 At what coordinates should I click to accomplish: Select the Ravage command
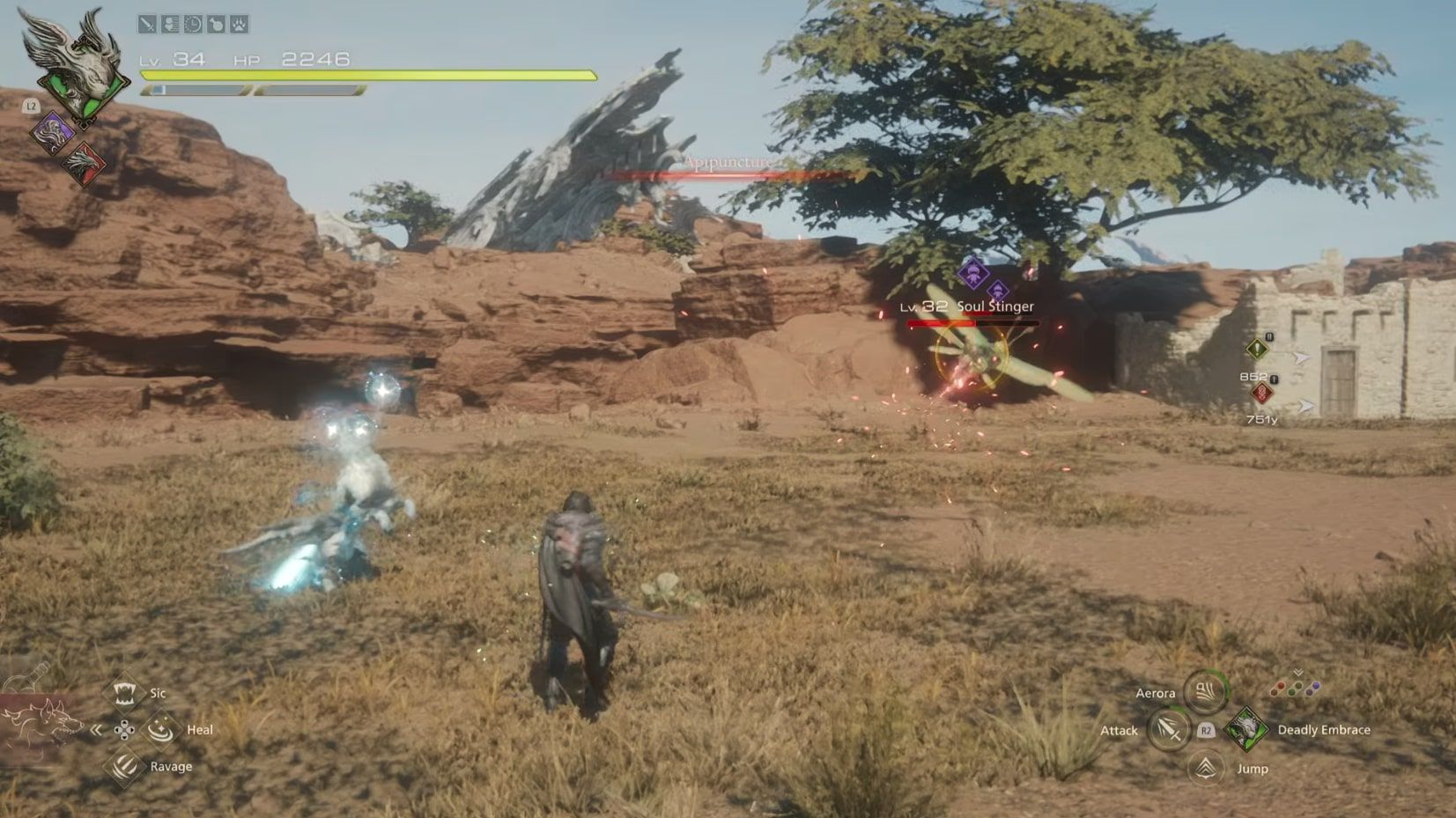(x=123, y=766)
